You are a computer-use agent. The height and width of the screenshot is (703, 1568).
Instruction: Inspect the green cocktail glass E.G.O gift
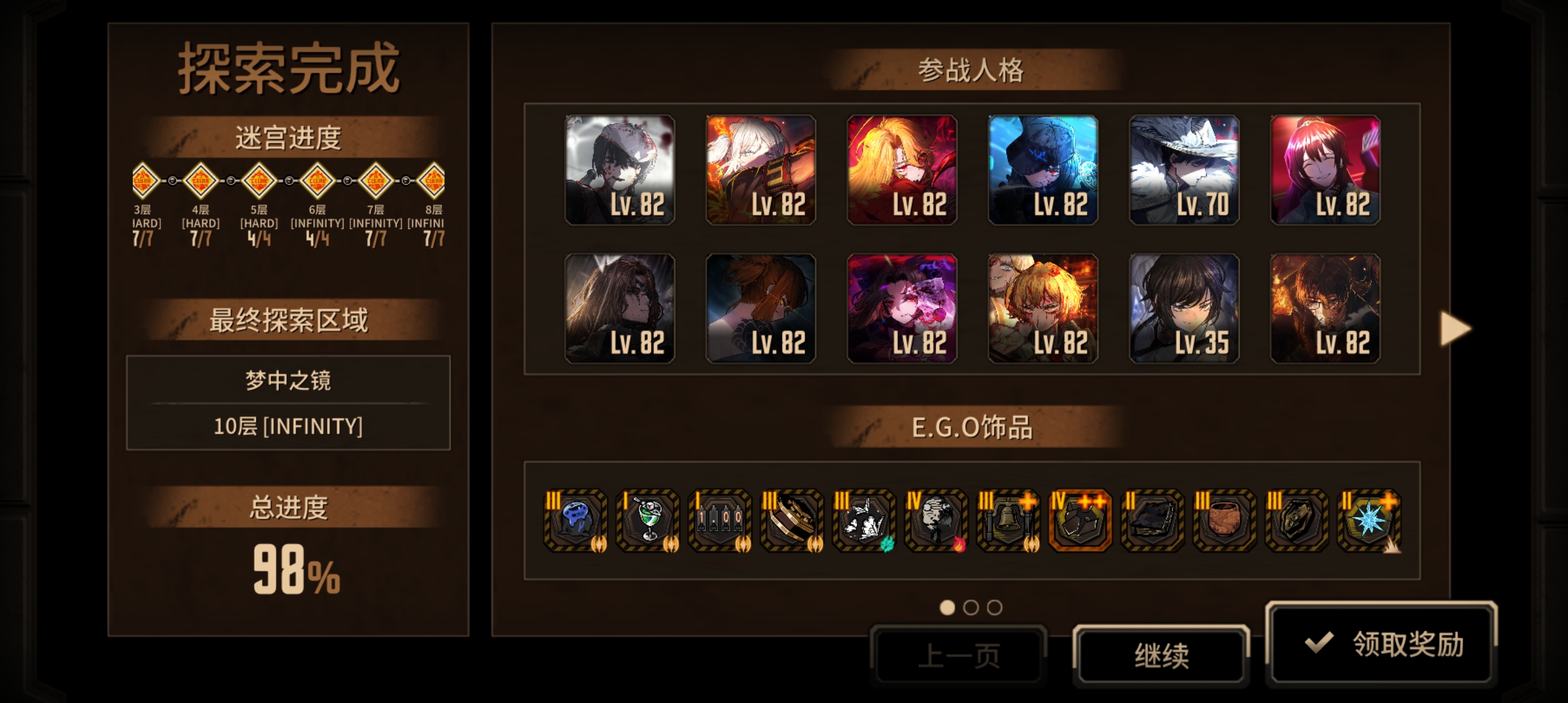point(648,521)
